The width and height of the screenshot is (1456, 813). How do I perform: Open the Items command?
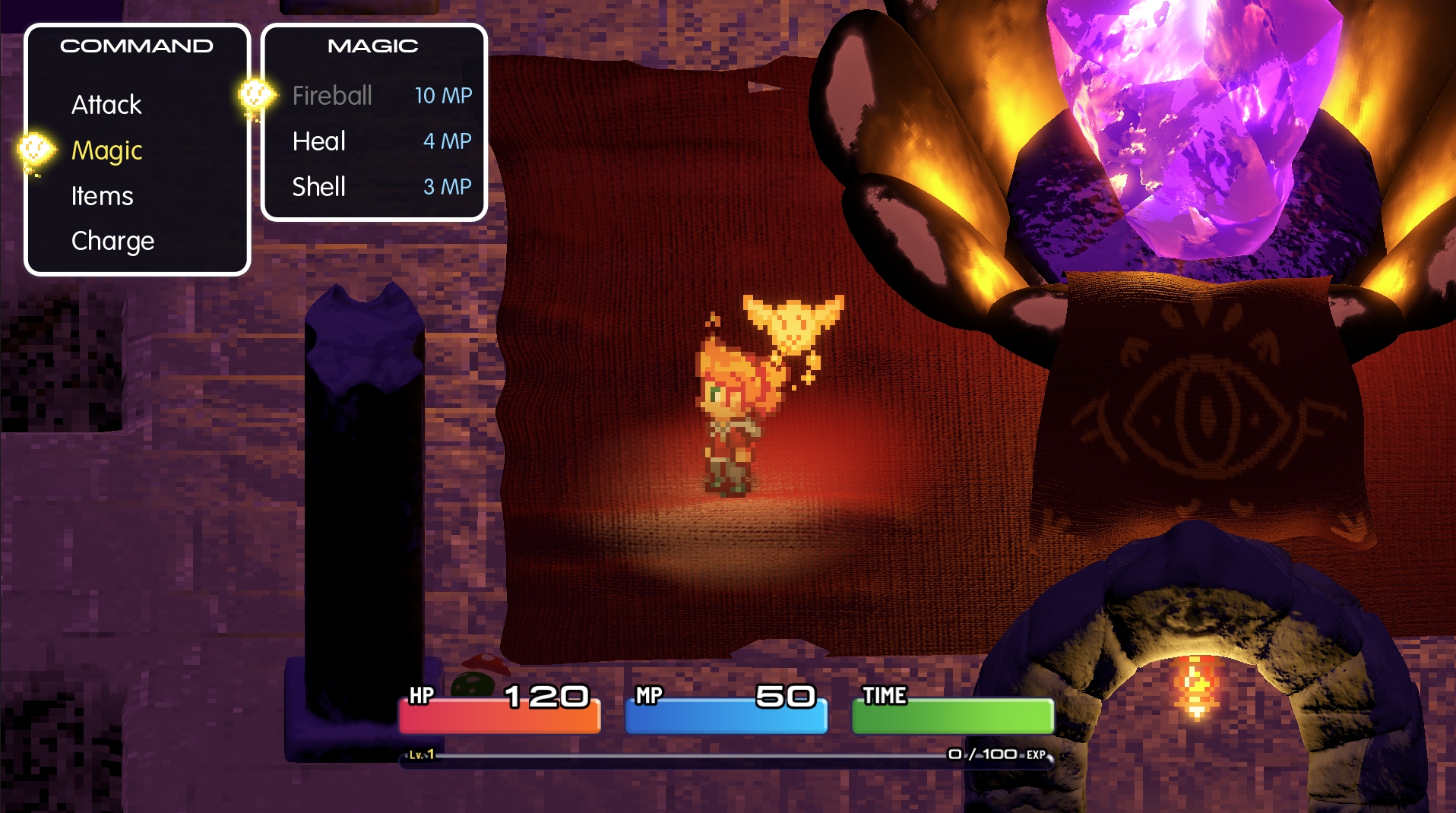point(103,196)
